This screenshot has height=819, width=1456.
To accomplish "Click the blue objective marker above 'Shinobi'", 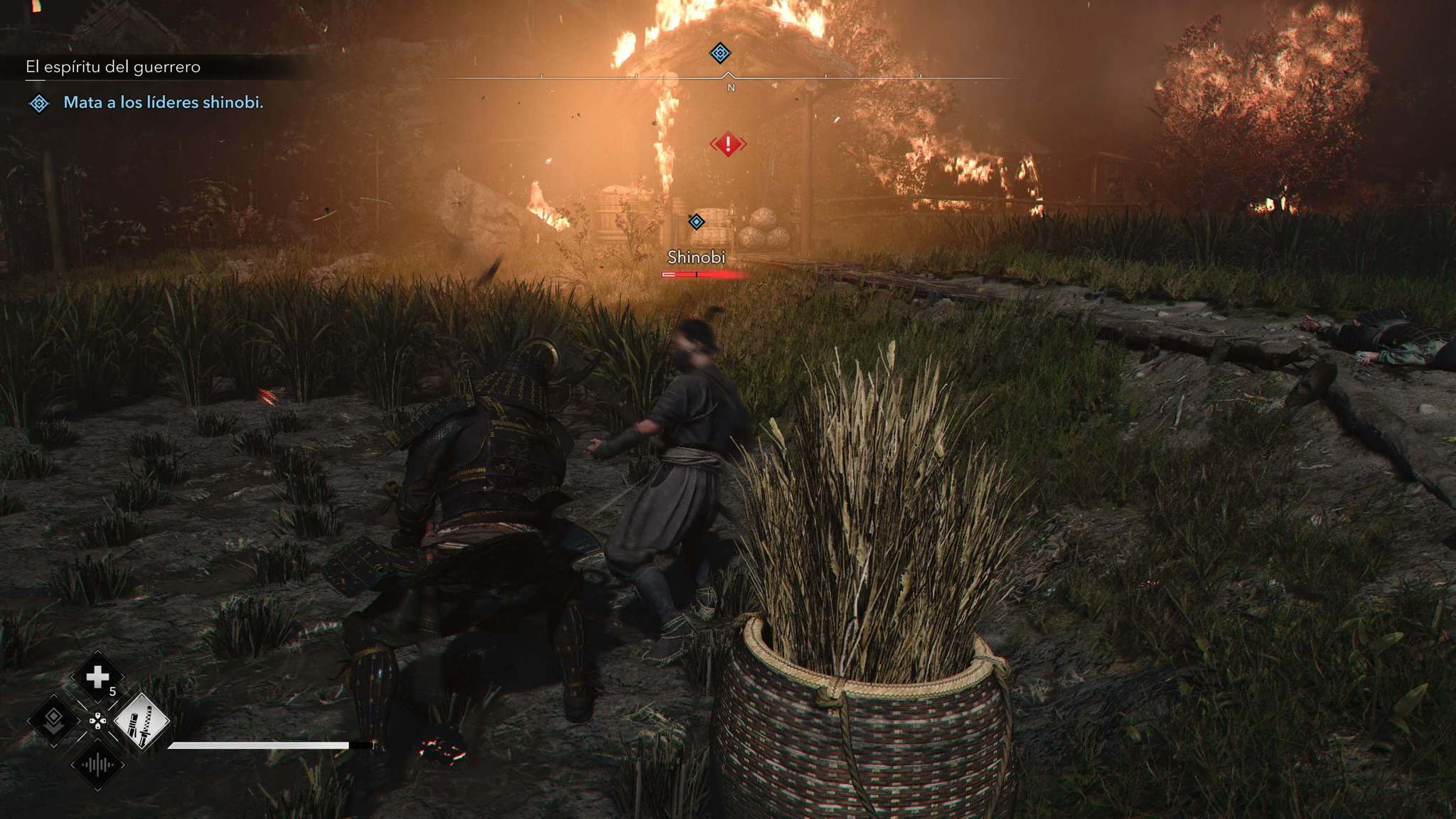I will coord(696,222).
